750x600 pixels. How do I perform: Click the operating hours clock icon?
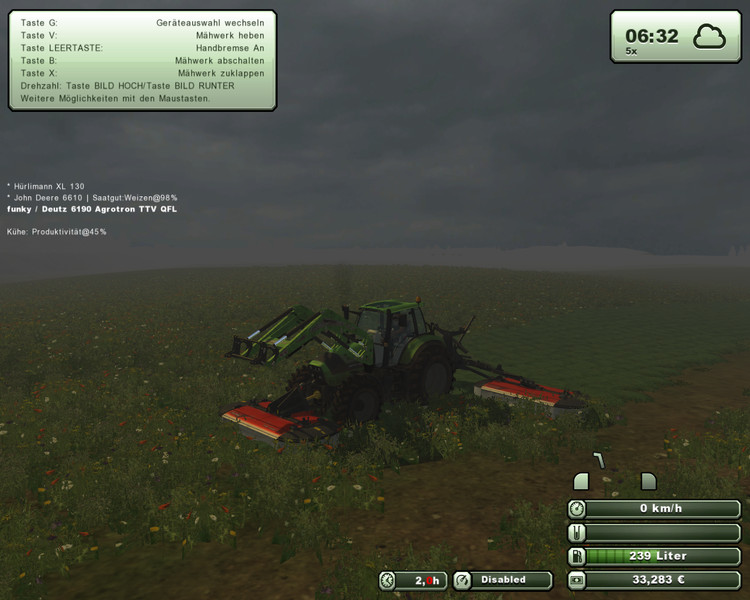[388, 580]
